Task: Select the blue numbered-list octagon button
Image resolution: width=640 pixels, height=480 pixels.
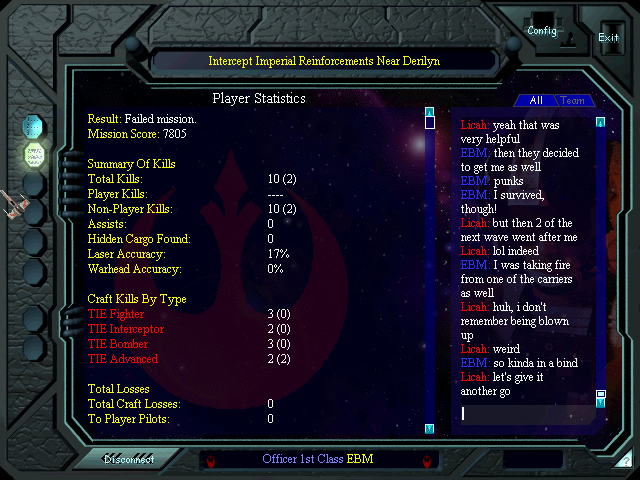Action: point(35,127)
